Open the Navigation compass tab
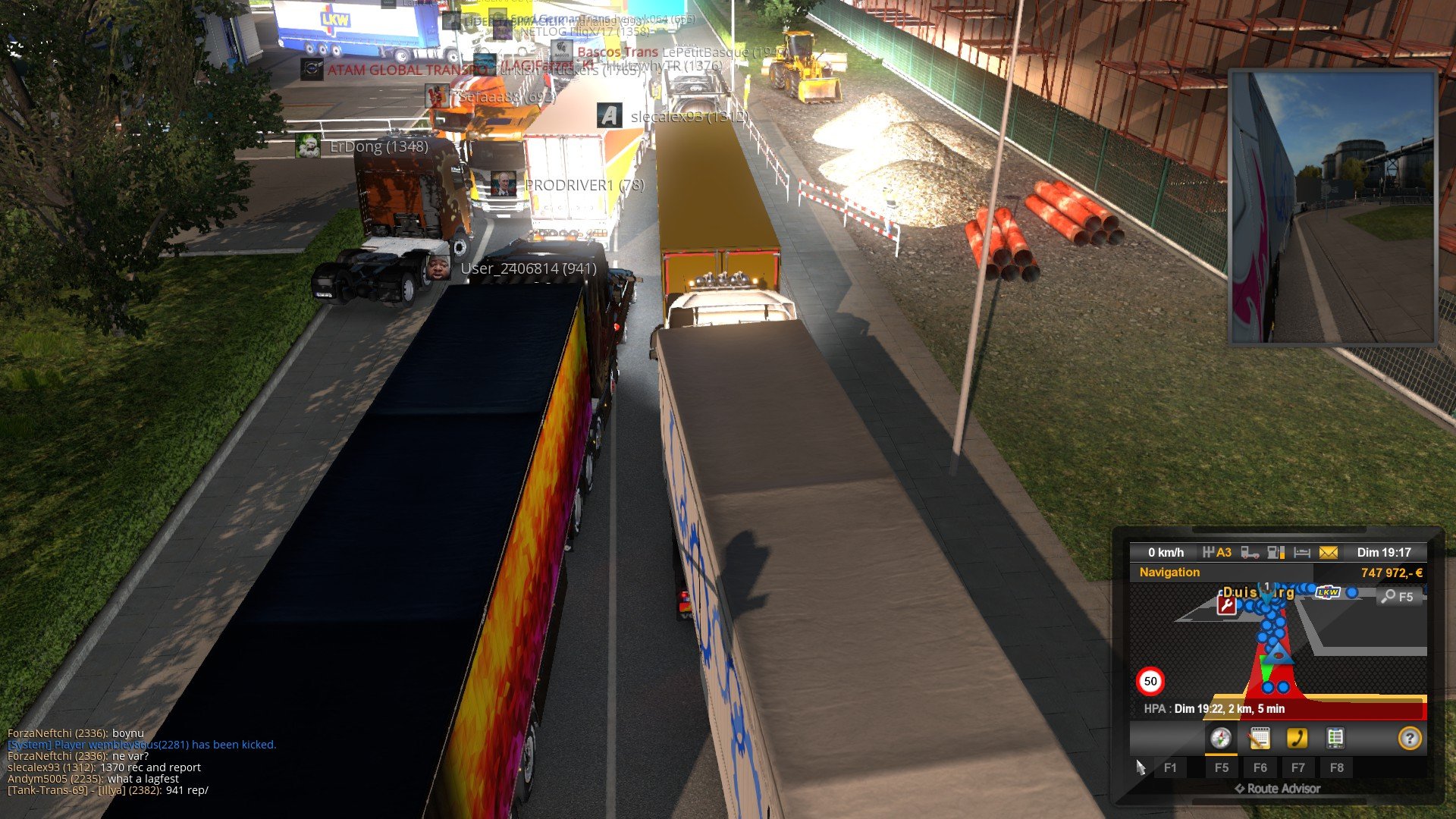This screenshot has height=819, width=1456. click(1220, 738)
